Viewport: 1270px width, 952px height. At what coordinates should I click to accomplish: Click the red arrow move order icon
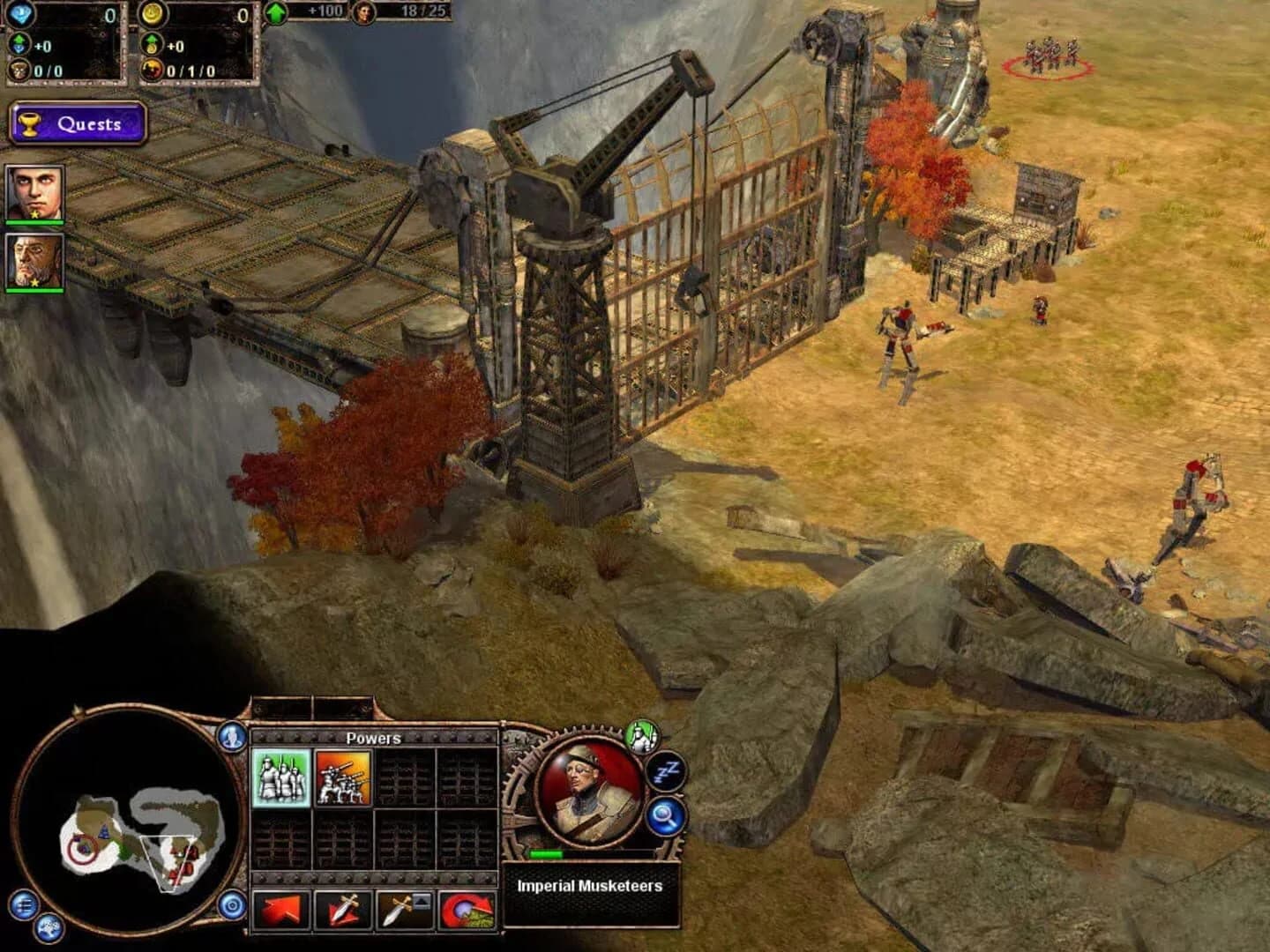coord(280,909)
